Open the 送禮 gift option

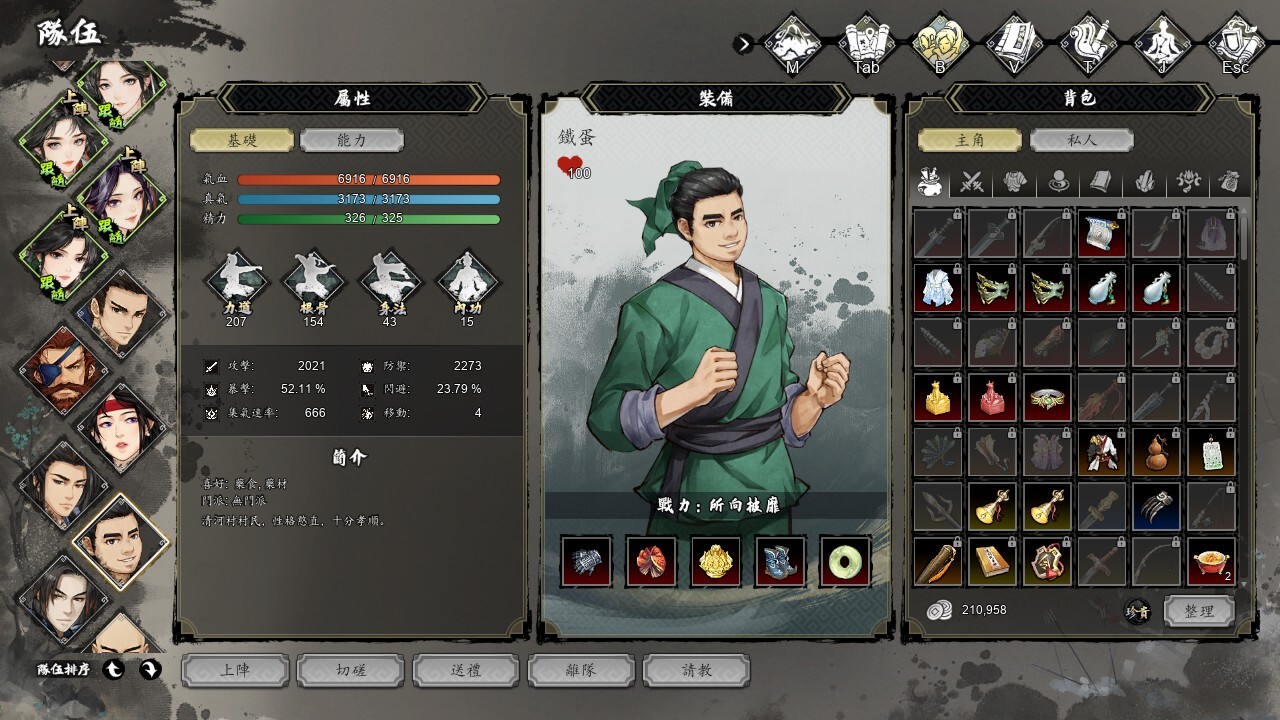tap(466, 670)
